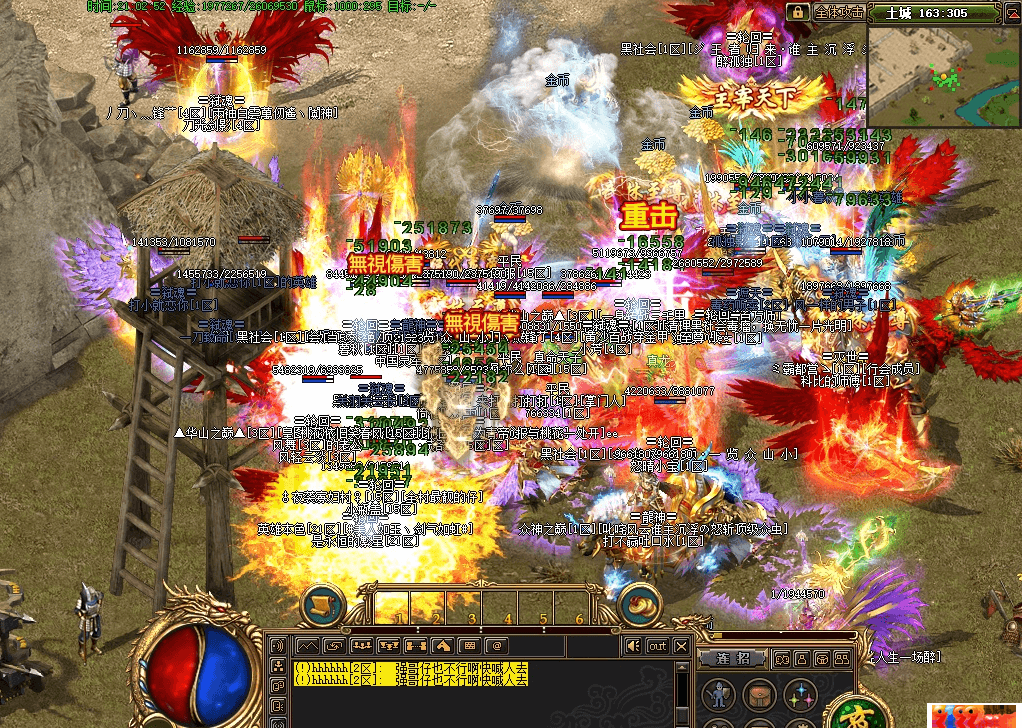Close the chat panel with the X
Viewport: 1022px width, 728px height.
coord(681,646)
